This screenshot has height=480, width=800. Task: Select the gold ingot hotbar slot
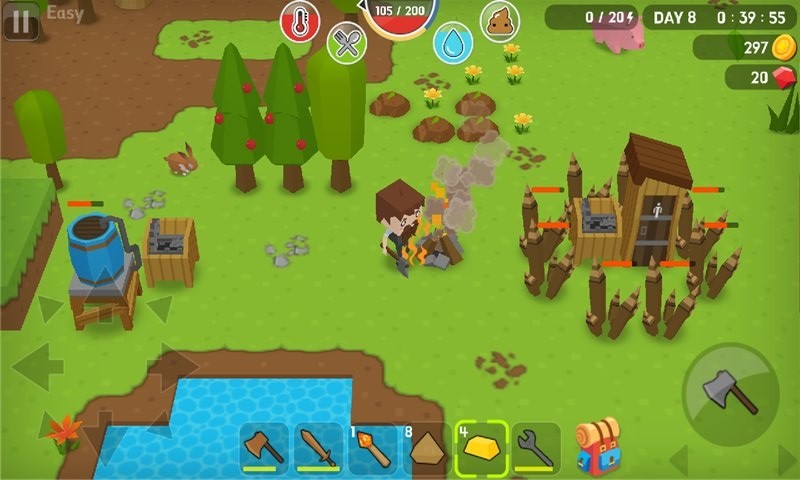482,448
